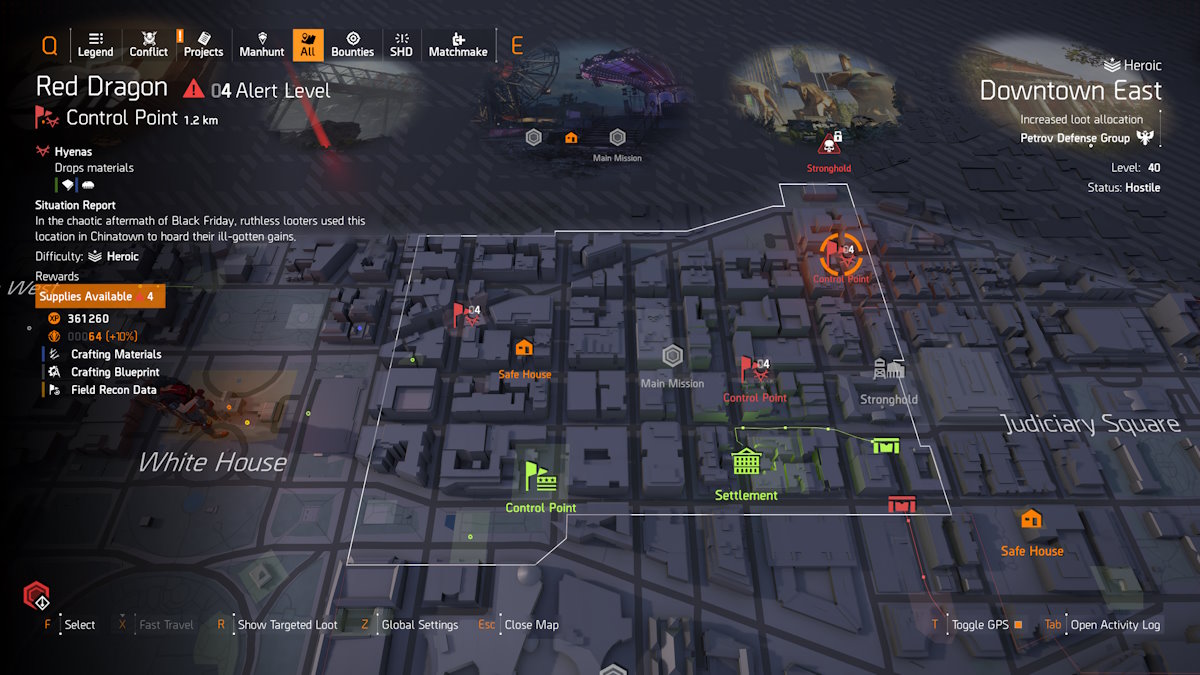Screen dimensions: 1200x675
Task: Choose the Safe House near Judiciary Square
Action: (1031, 519)
